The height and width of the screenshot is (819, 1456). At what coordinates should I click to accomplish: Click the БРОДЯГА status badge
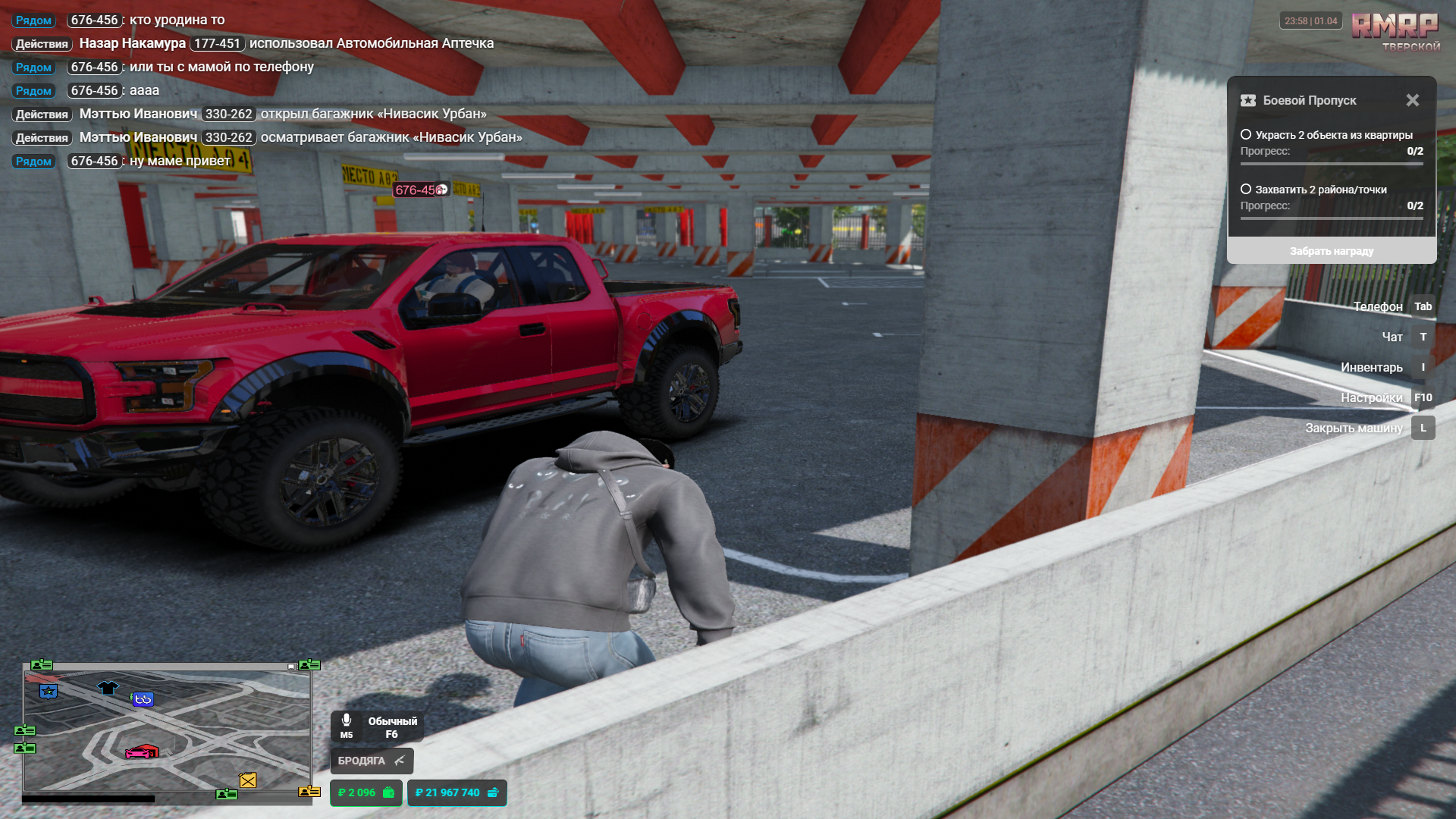[372, 761]
